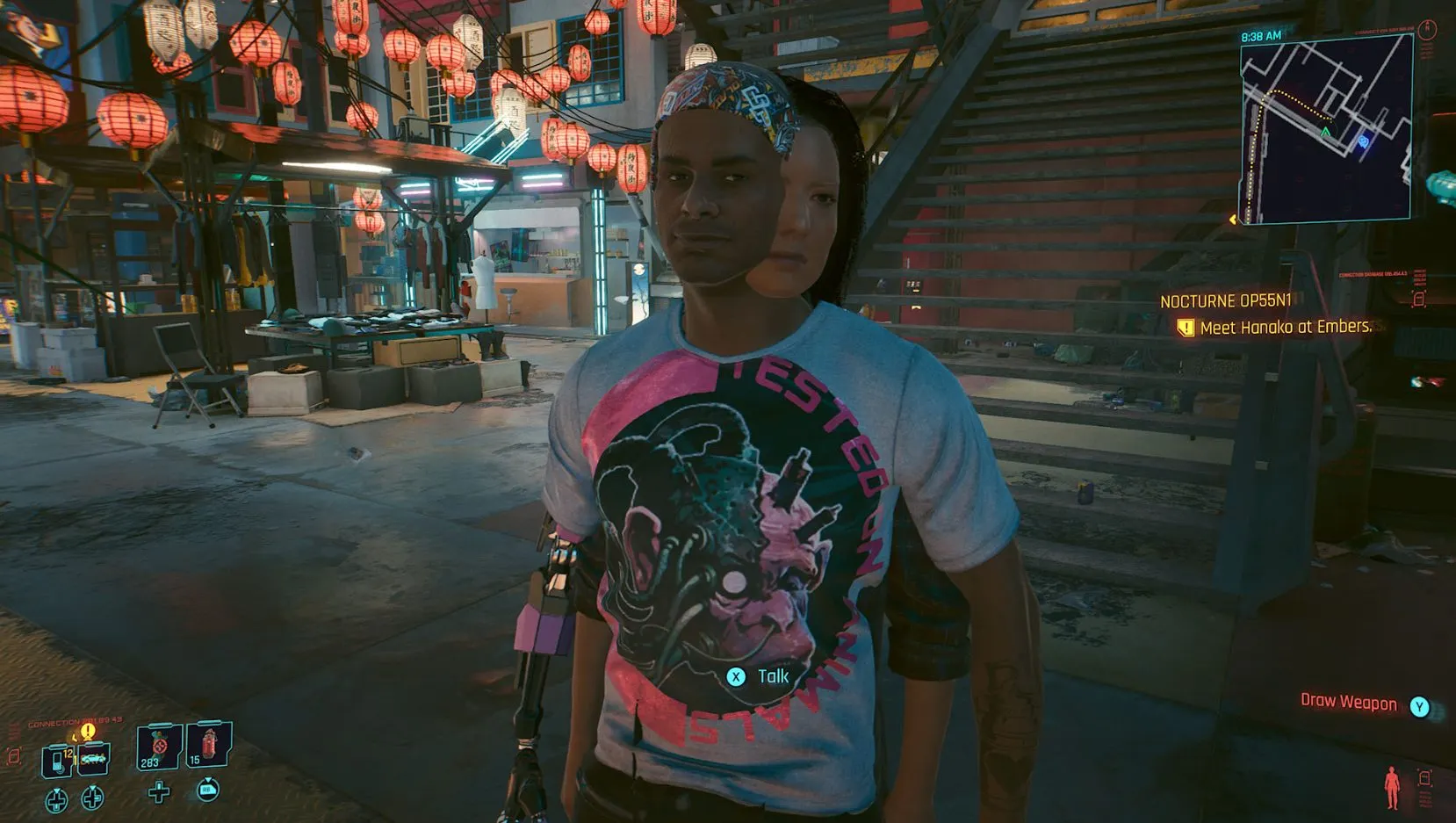Click the healing item icon showing 283 charges

tap(157, 747)
